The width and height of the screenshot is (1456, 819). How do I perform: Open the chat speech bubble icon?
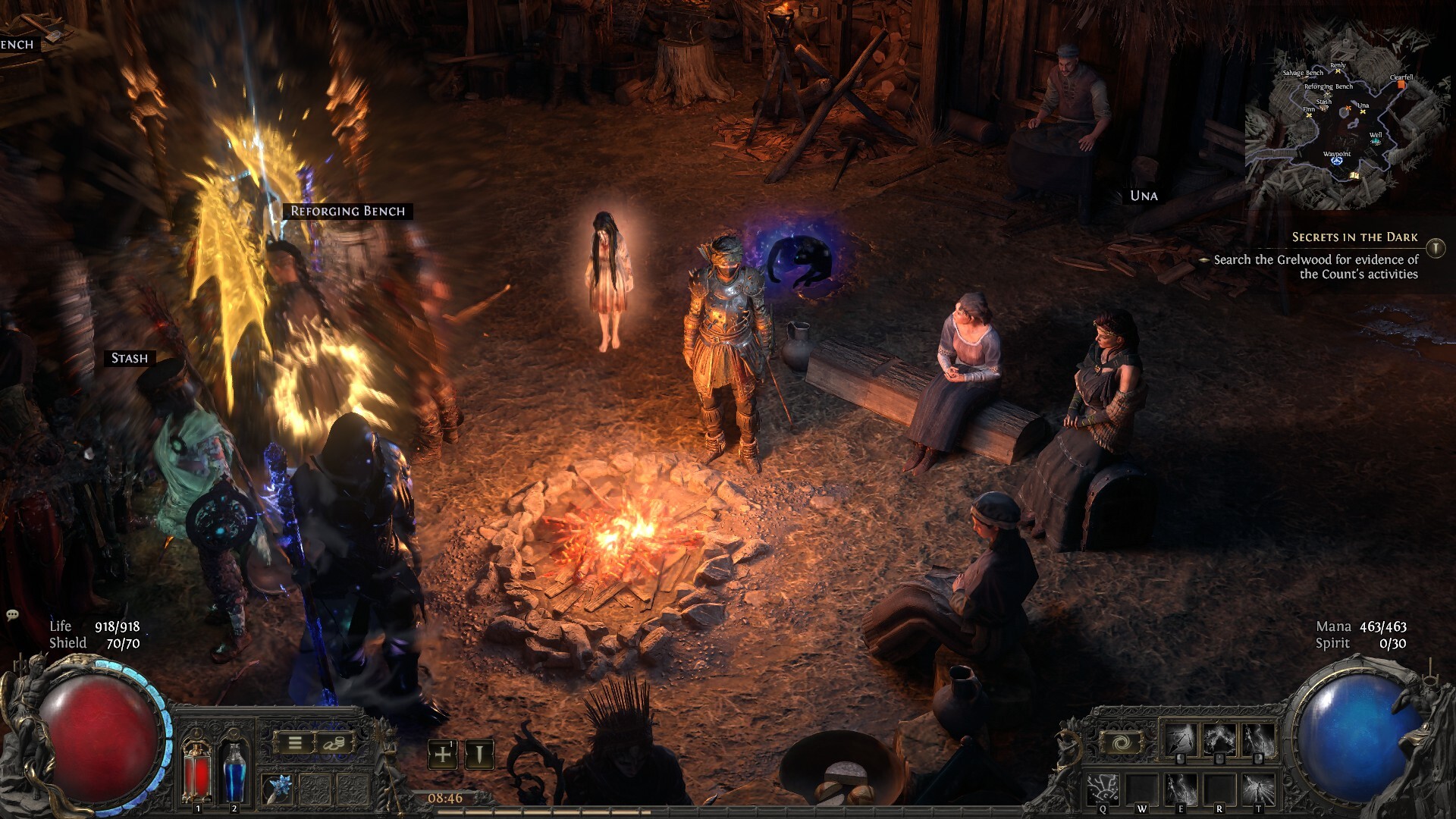[x=12, y=615]
